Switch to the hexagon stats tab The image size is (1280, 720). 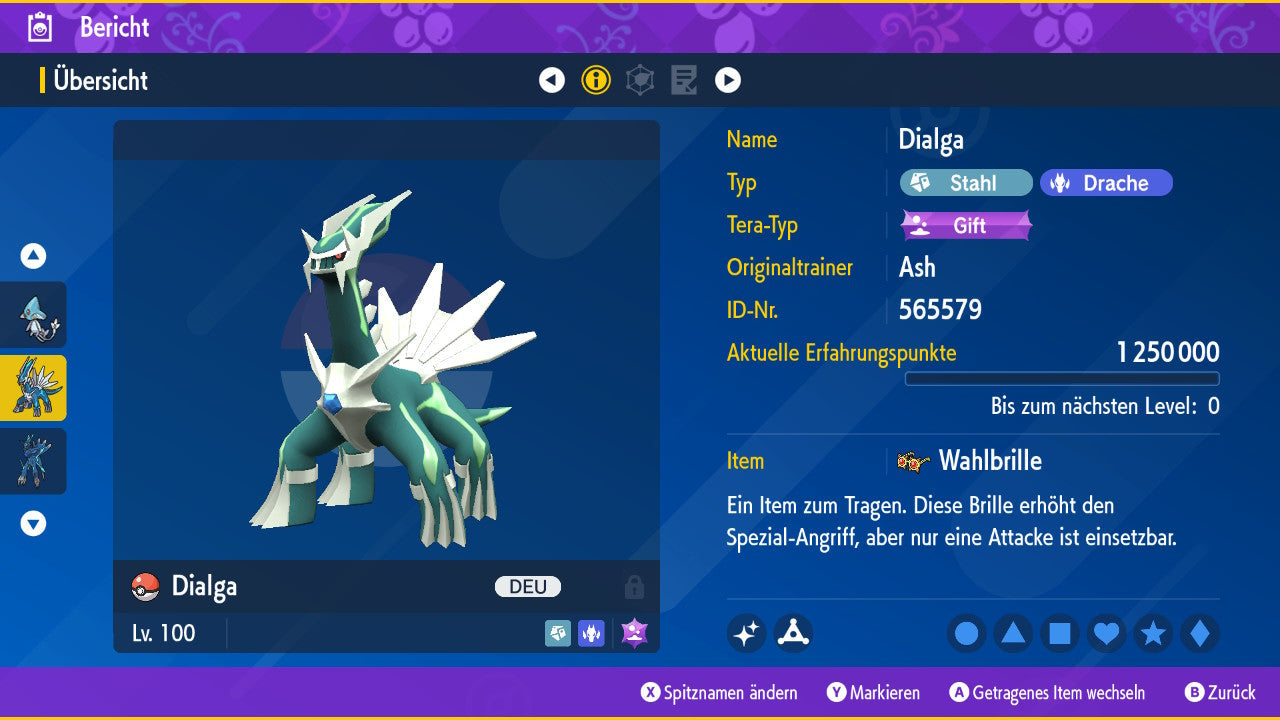(640, 80)
